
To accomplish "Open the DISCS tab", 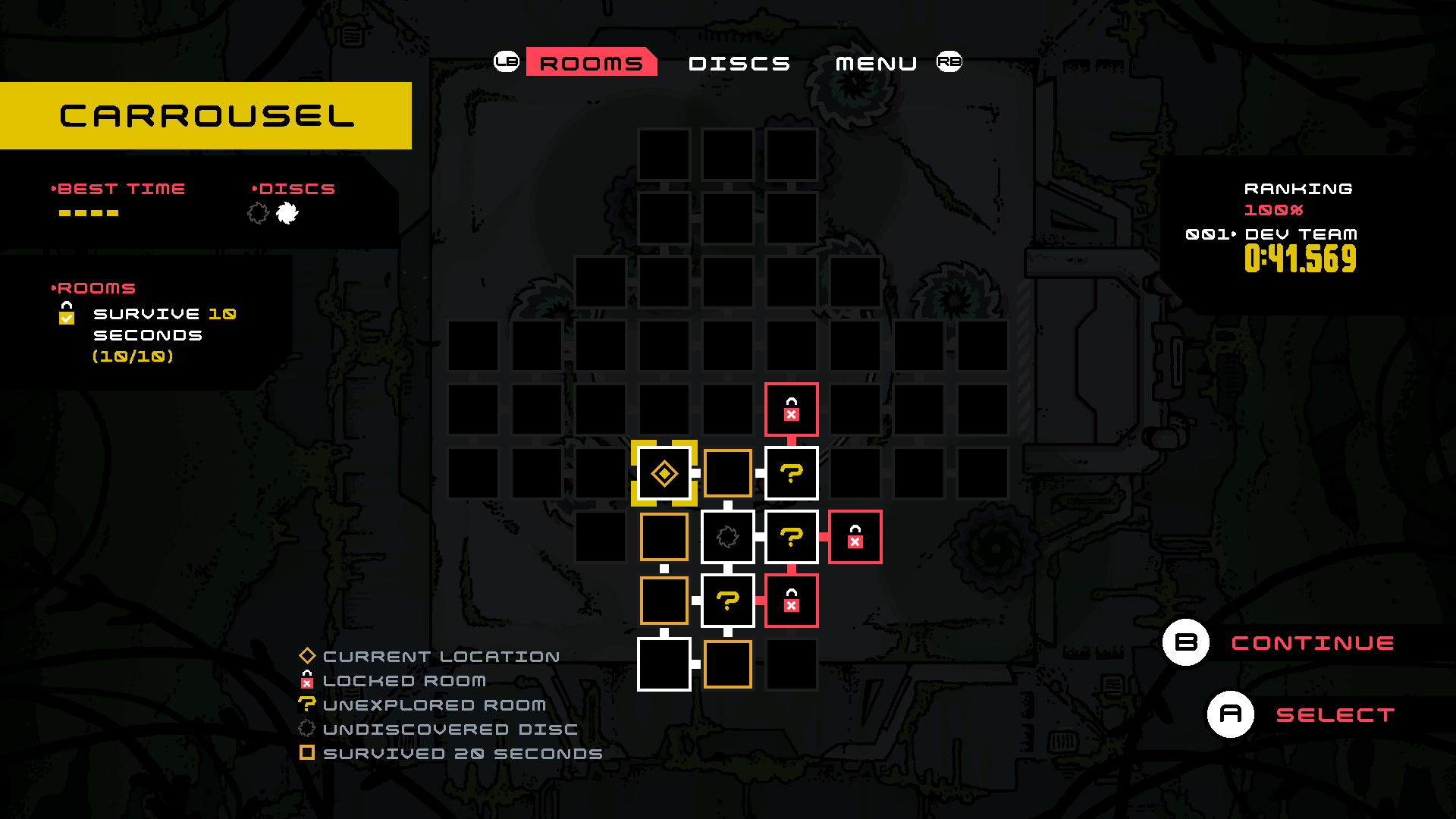I will coord(739,63).
